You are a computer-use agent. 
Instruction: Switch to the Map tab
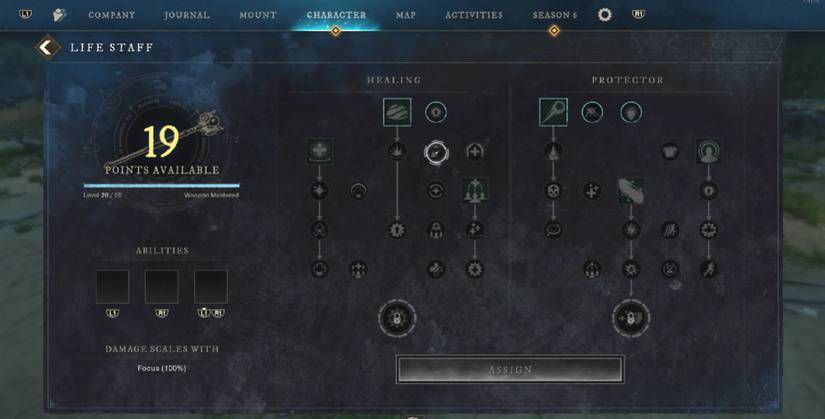click(405, 15)
